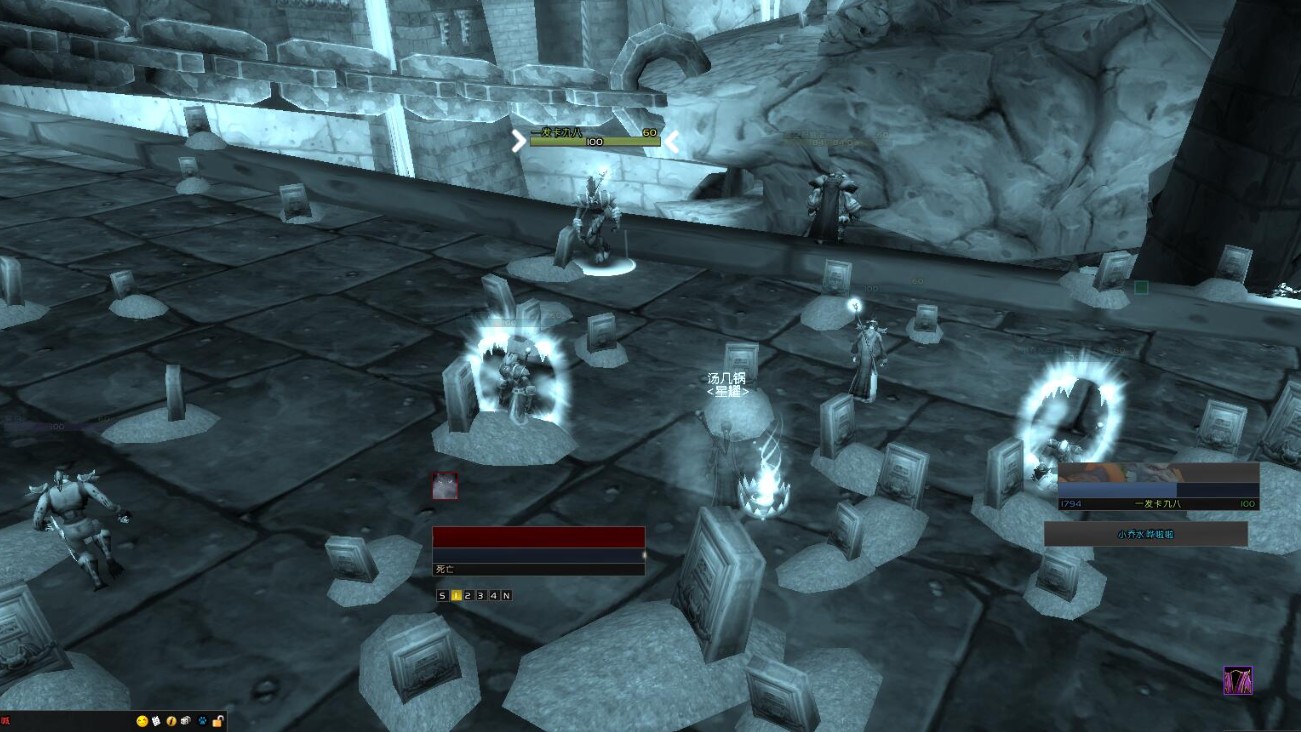Switch to action bar page 4
Screen dimensions: 1301x732
493,596
